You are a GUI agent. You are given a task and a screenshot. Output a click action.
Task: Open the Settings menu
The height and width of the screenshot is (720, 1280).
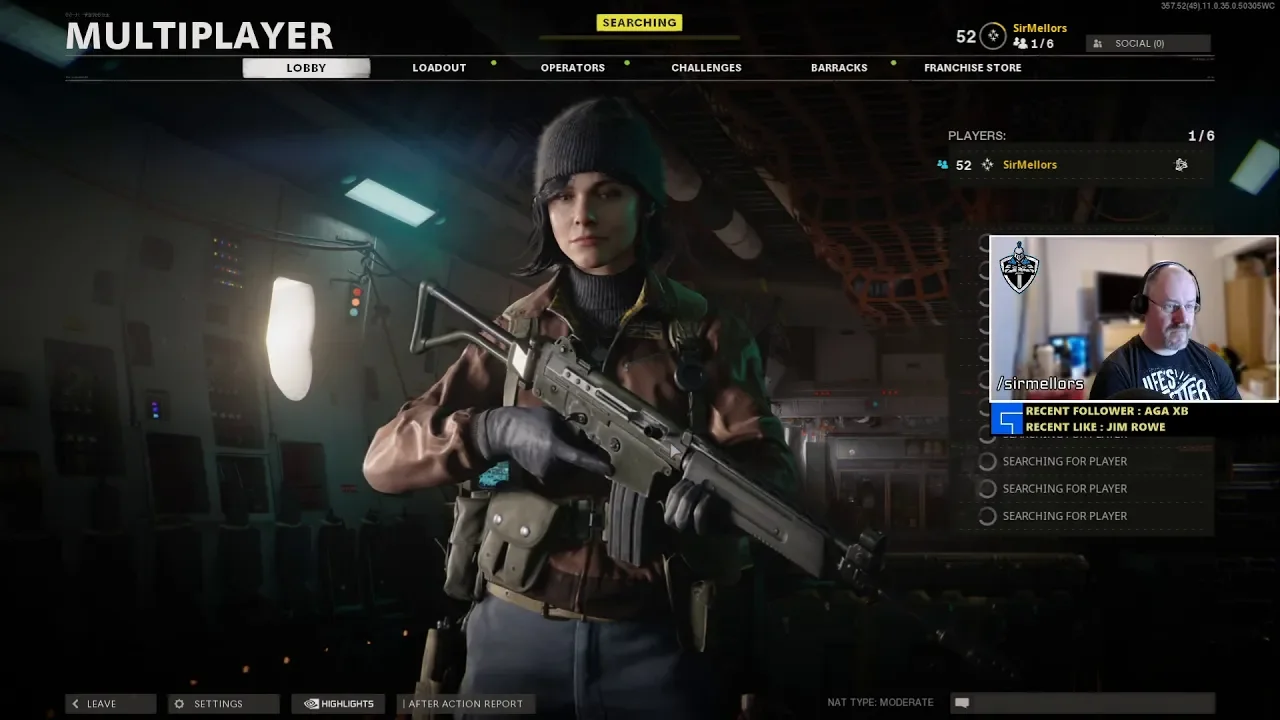[222, 704]
